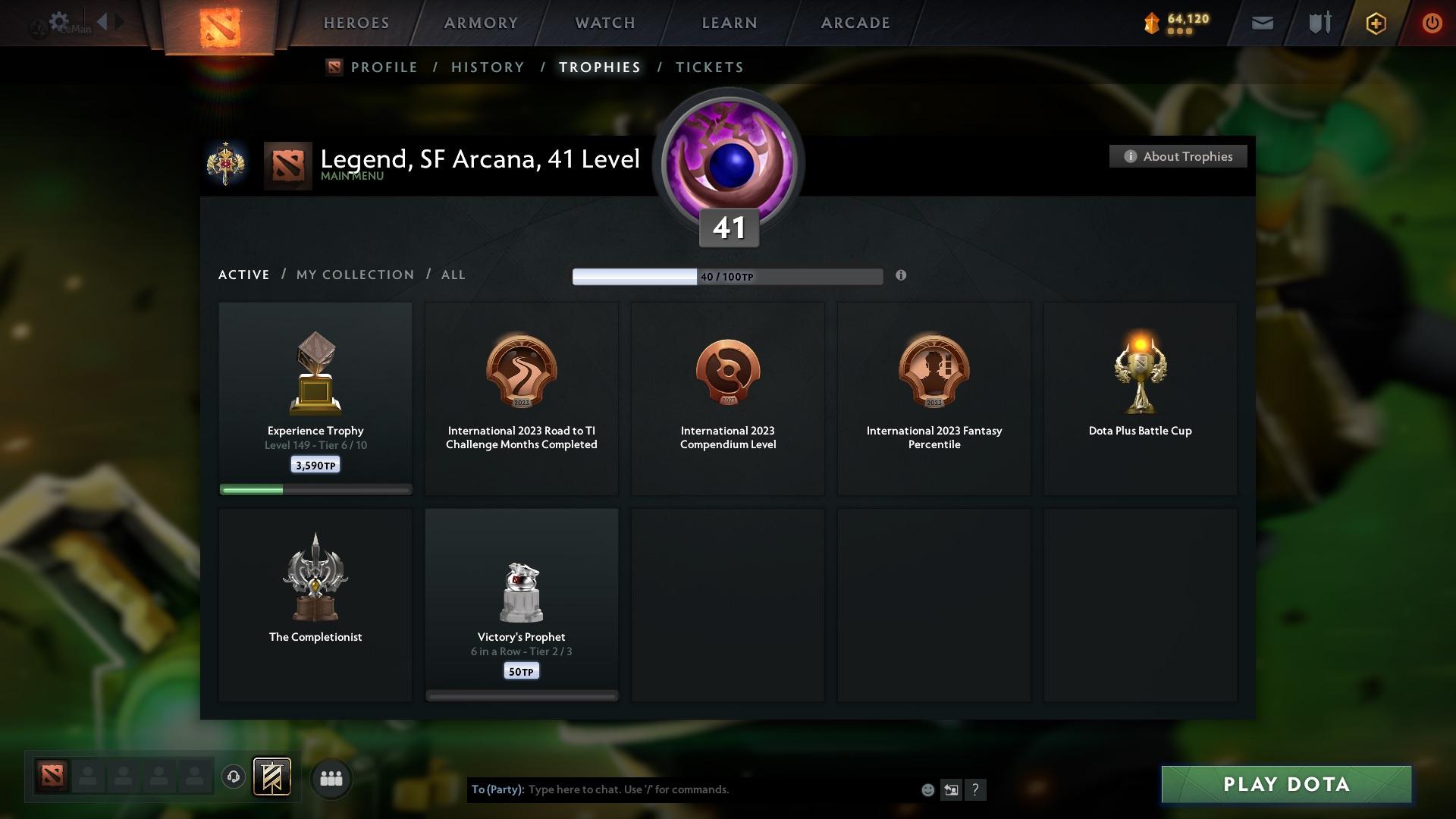
Task: Select the MY COLLECTION filter
Action: point(353,275)
